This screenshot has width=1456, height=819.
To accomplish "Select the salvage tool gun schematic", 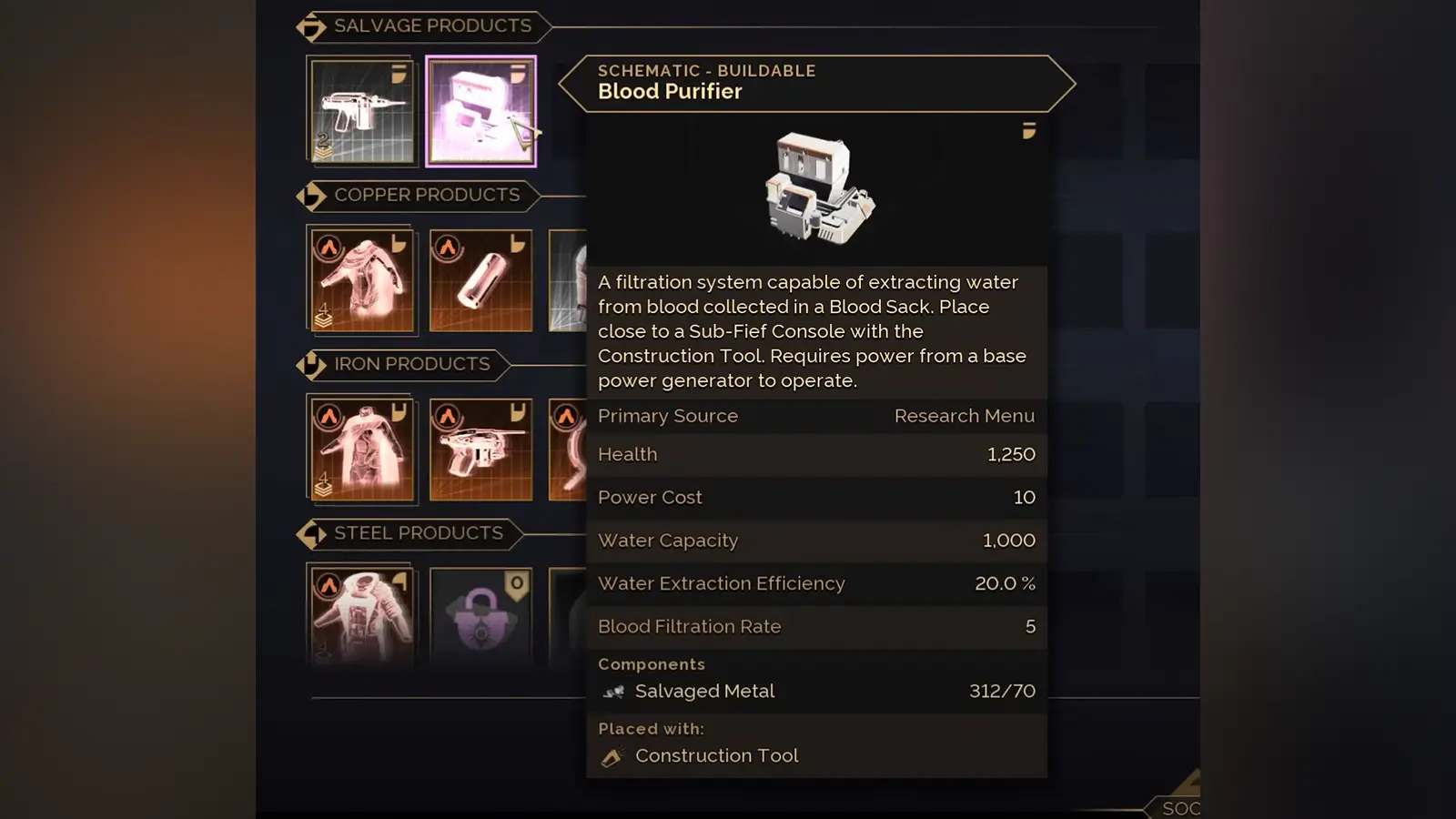I will 362,112.
